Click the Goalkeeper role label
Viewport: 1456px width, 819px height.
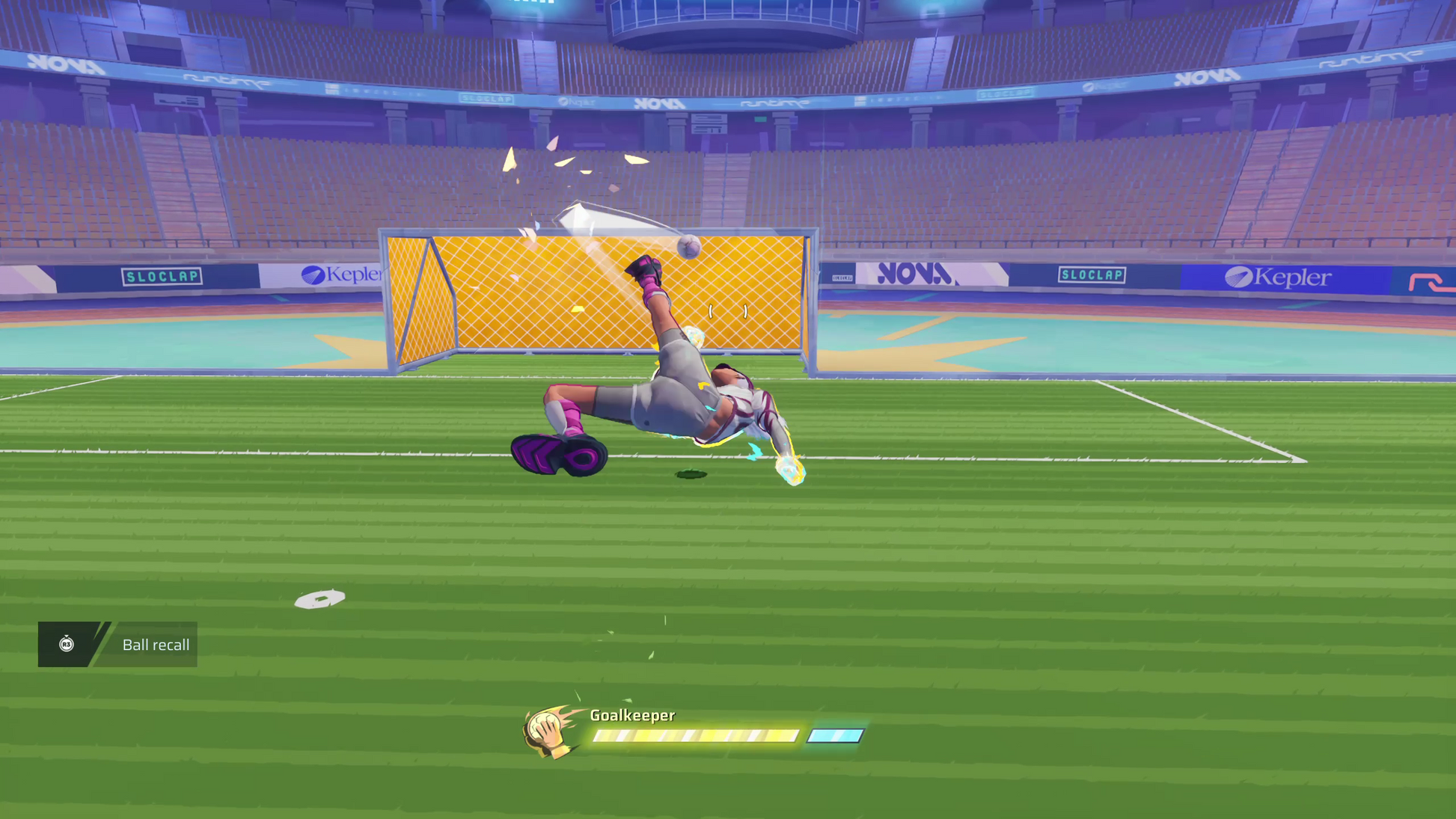[x=632, y=715]
